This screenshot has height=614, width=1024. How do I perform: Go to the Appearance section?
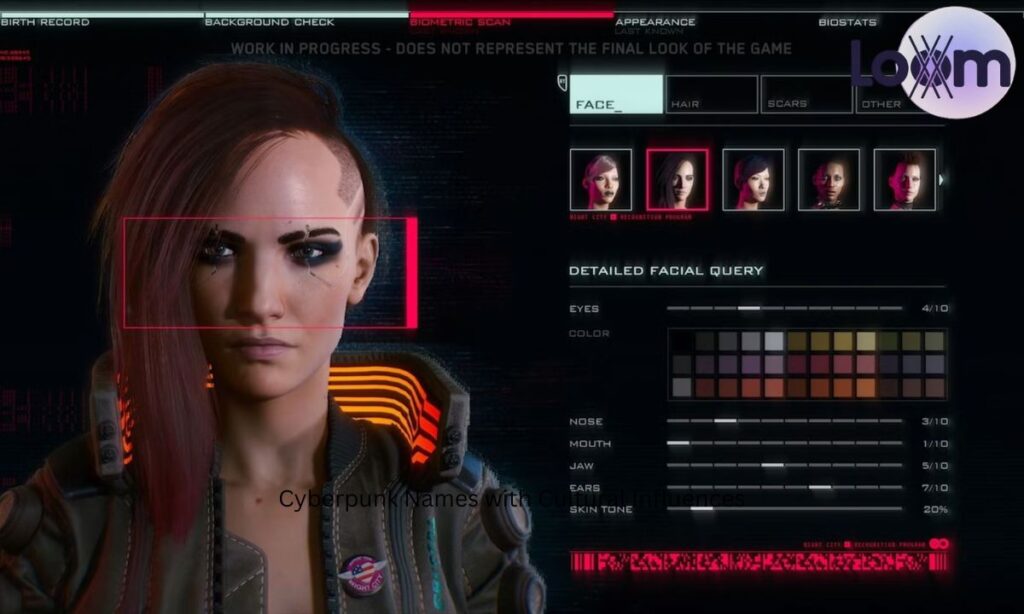[x=655, y=21]
